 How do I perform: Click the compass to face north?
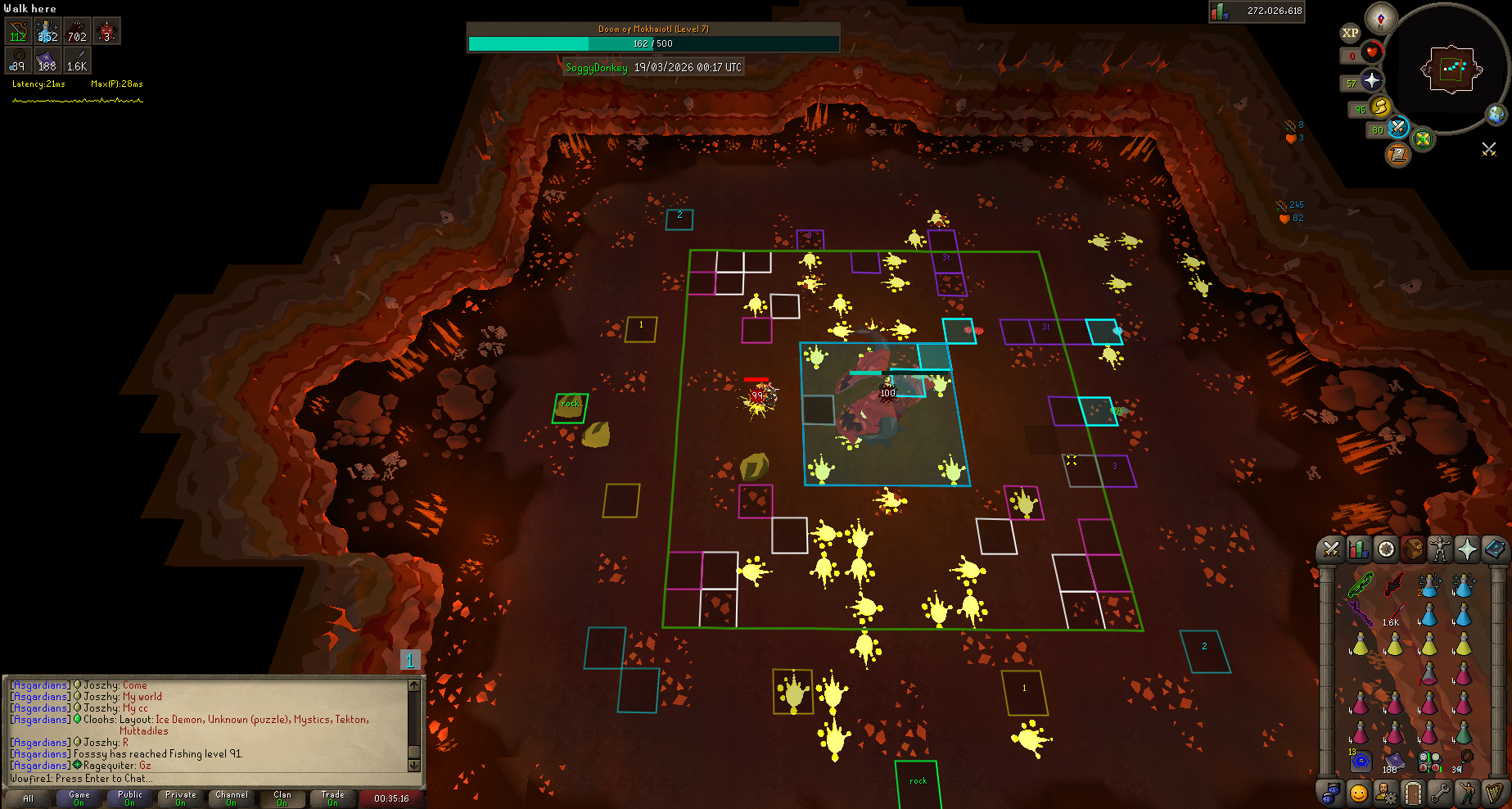click(x=1381, y=18)
